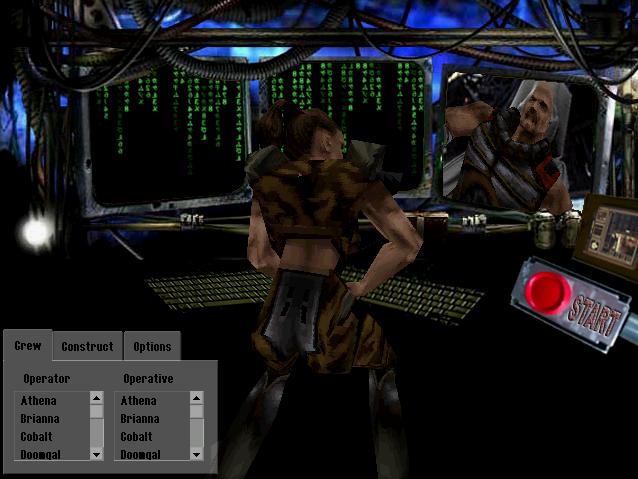
Task: Choose Doomgal in the Operator list
Action: 40,455
